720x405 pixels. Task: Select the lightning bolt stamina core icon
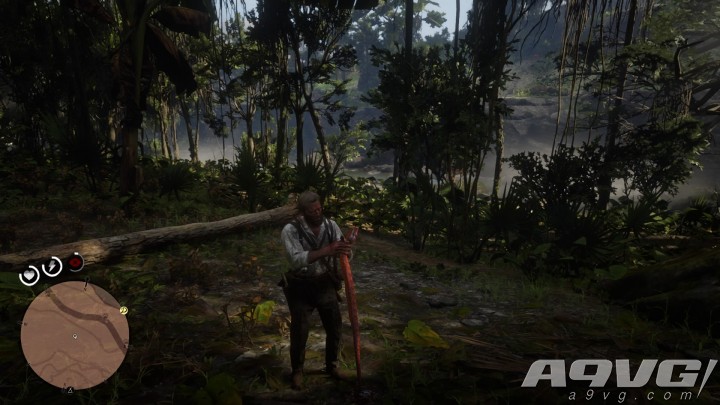coord(52,266)
